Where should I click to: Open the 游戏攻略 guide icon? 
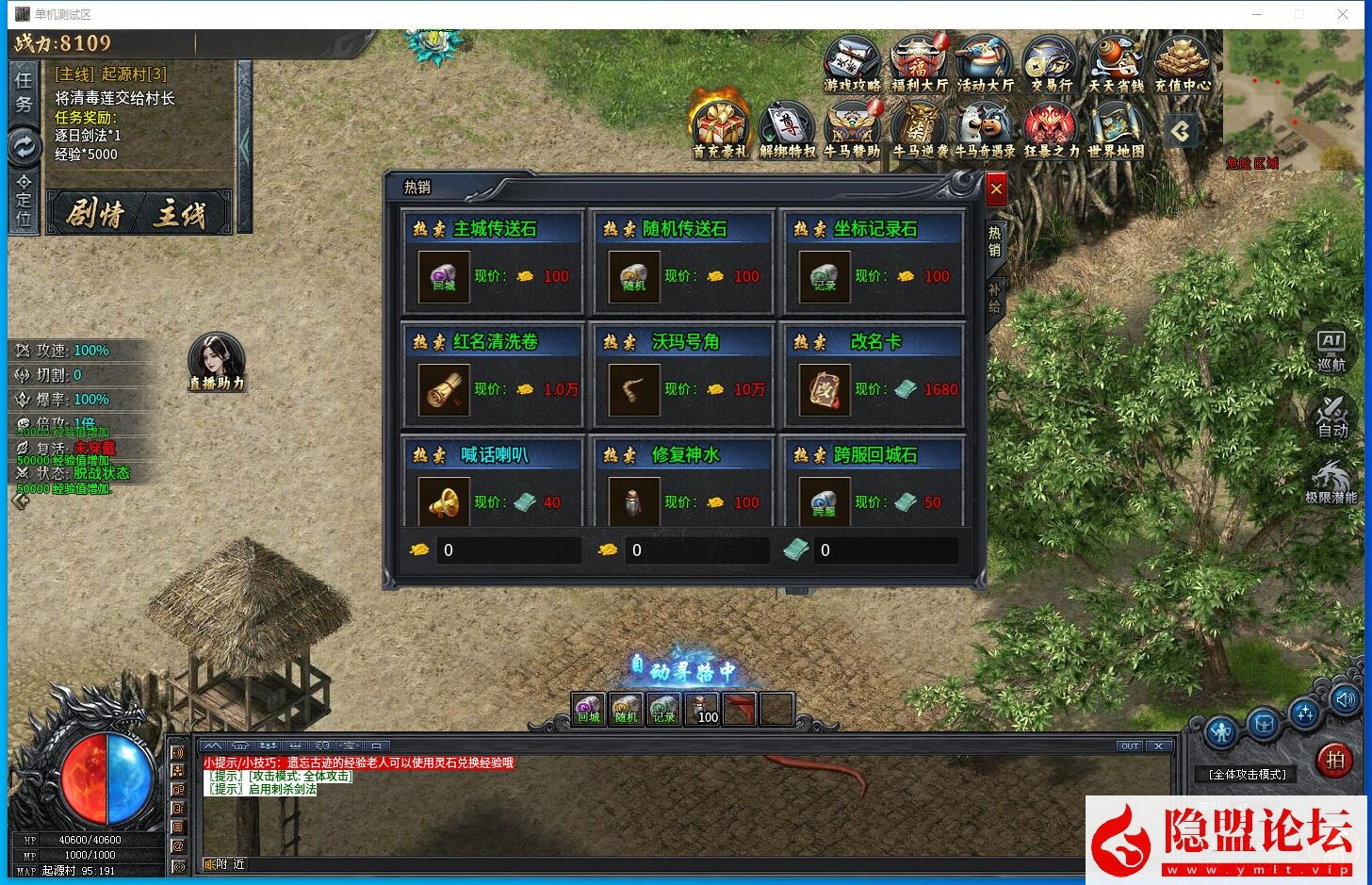(852, 63)
